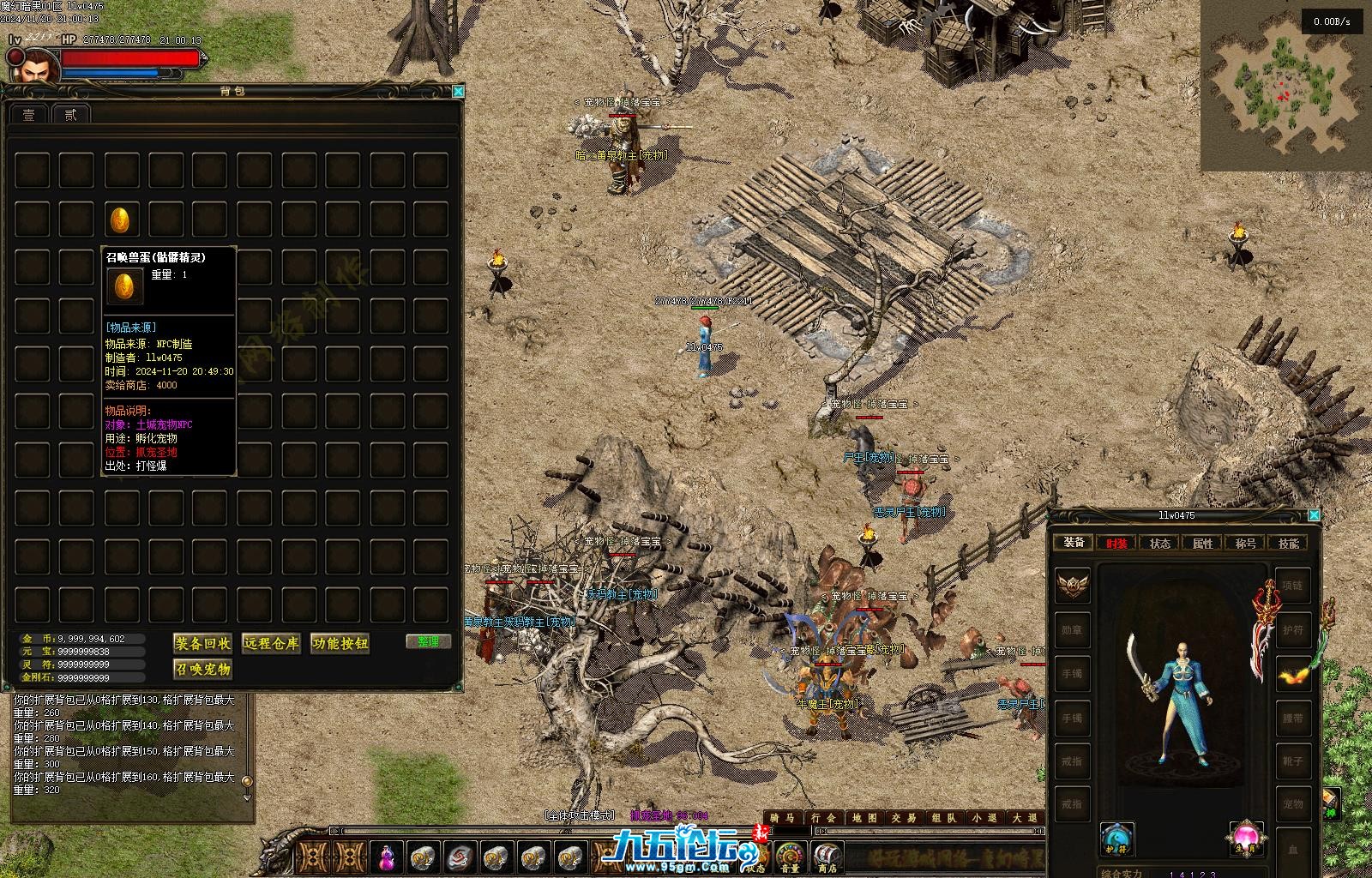Sort the backpack with 整理 button
Image resolution: width=1372 pixels, height=878 pixels.
(428, 641)
